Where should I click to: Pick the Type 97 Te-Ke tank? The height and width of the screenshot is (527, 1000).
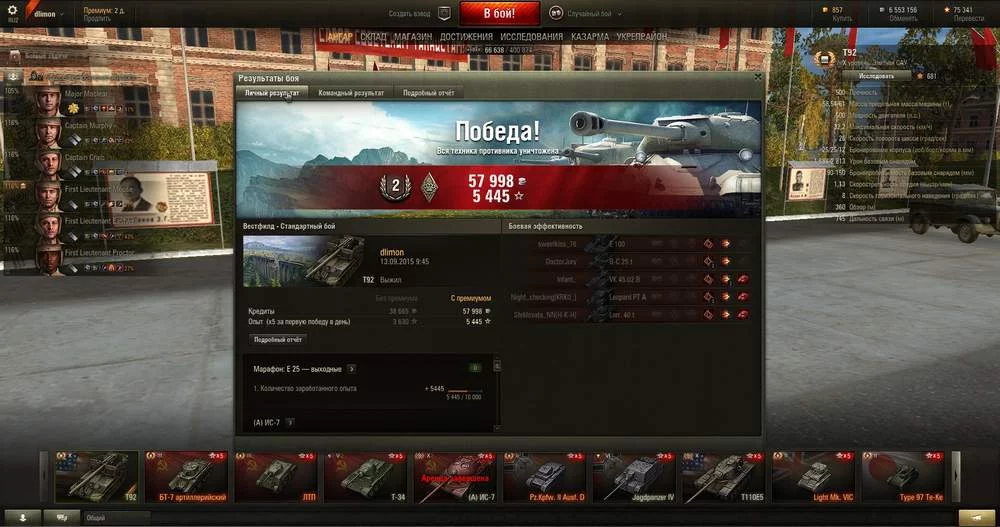pos(906,477)
